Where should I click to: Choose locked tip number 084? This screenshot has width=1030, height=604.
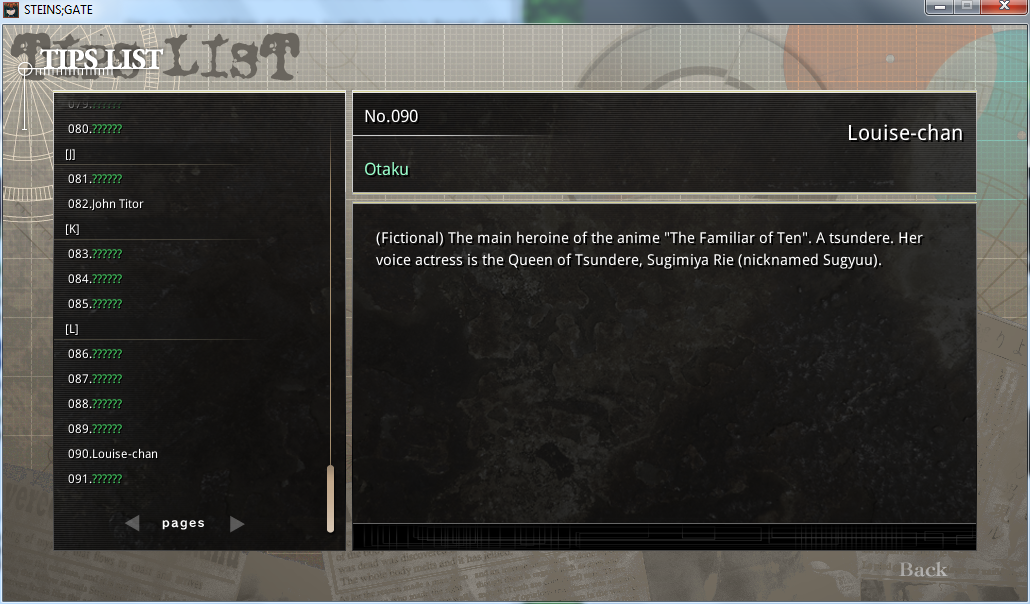(95, 279)
